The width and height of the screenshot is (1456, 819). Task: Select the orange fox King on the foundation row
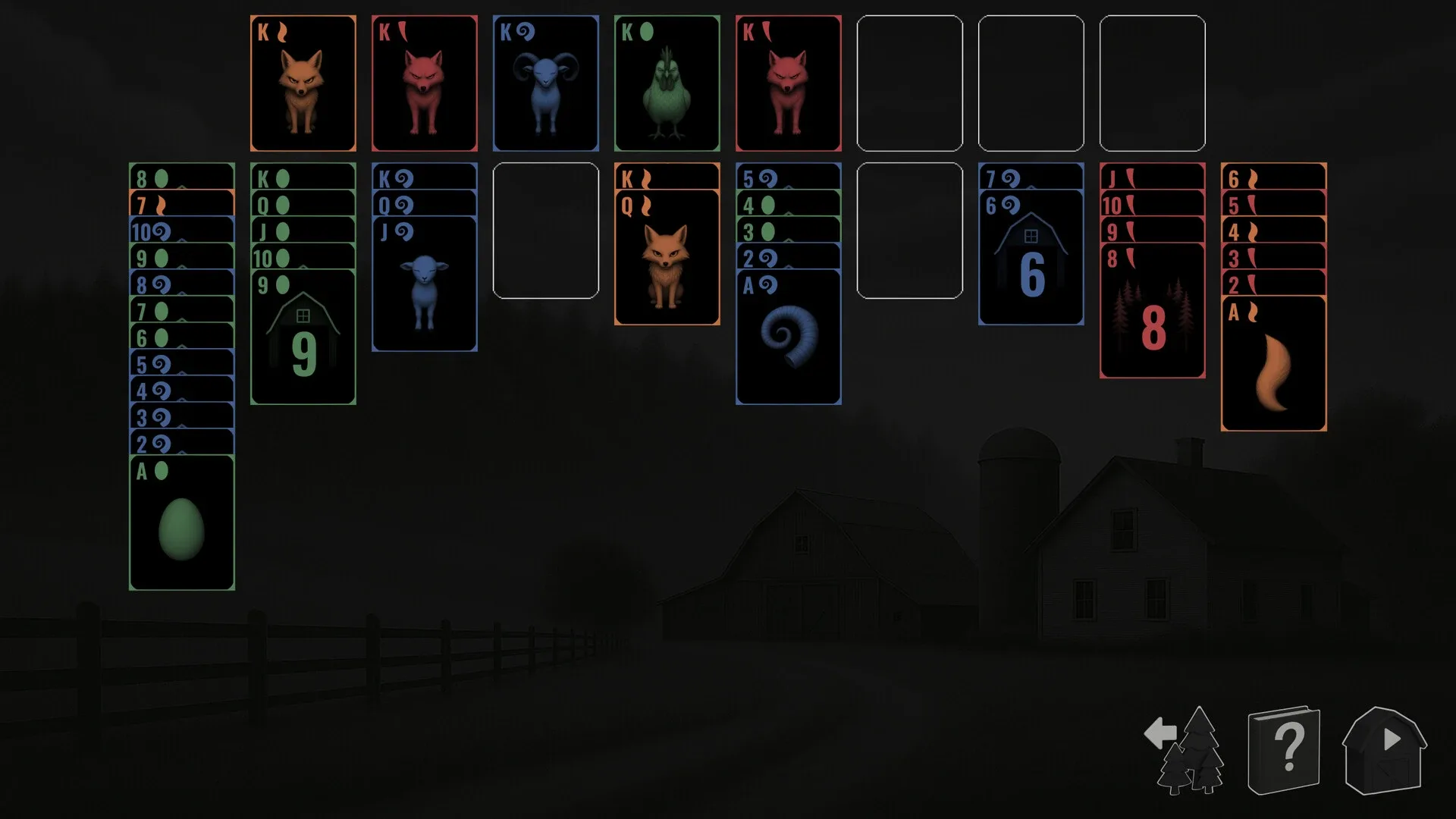point(303,83)
